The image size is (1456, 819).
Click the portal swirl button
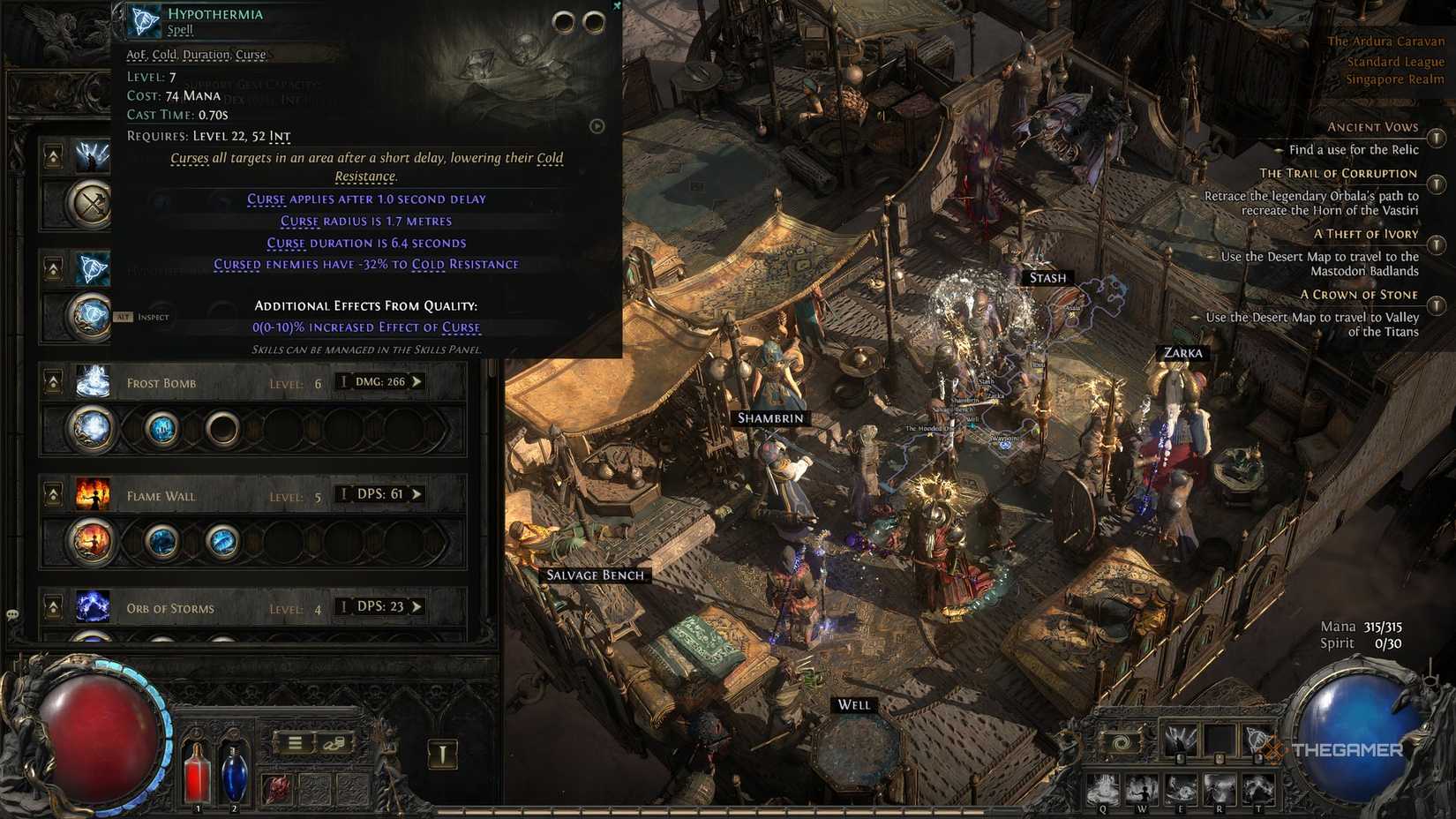pyautogui.click(x=1121, y=742)
